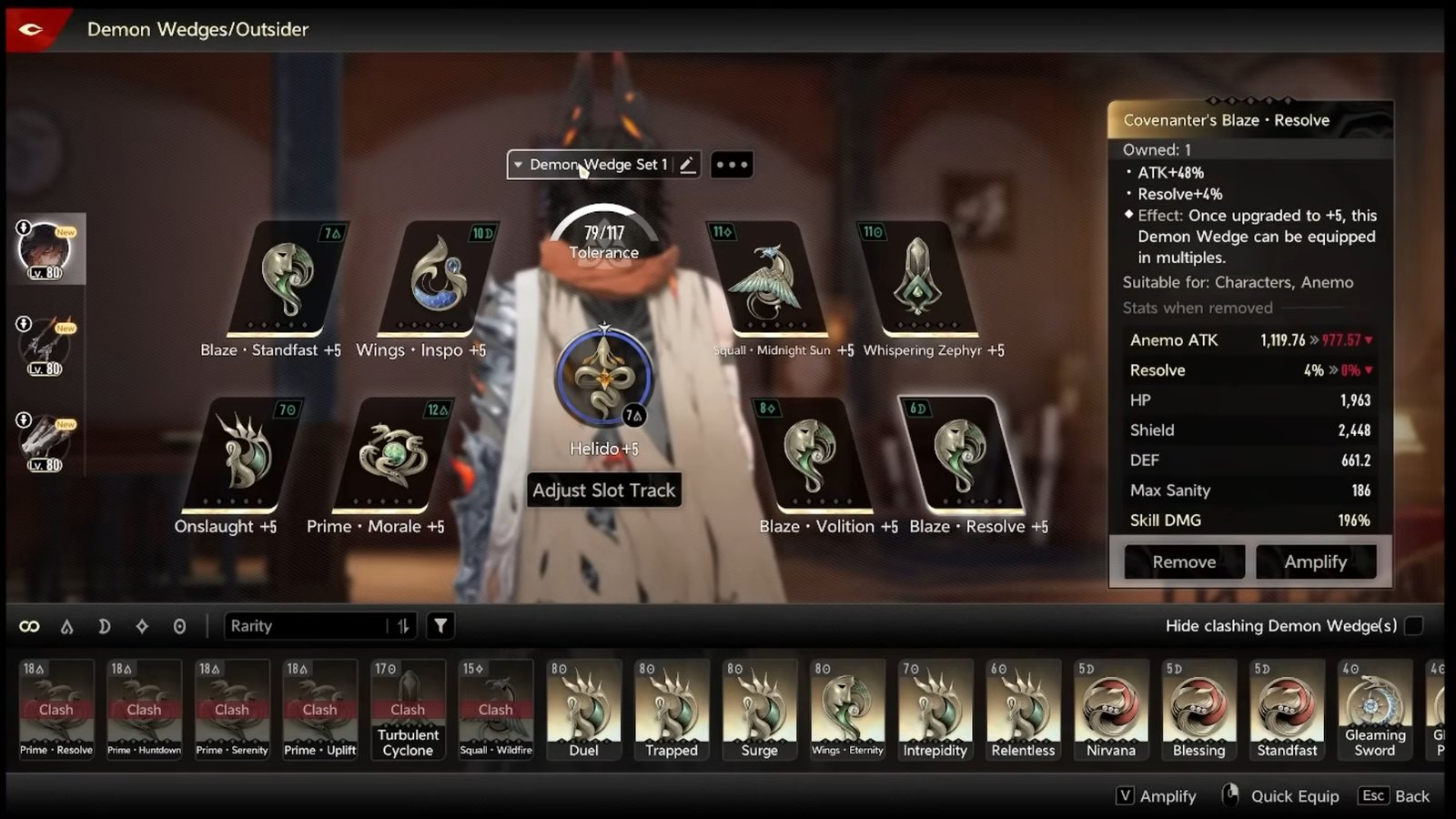Enable Hide clashing Demon Wedge(s)

point(1411,626)
